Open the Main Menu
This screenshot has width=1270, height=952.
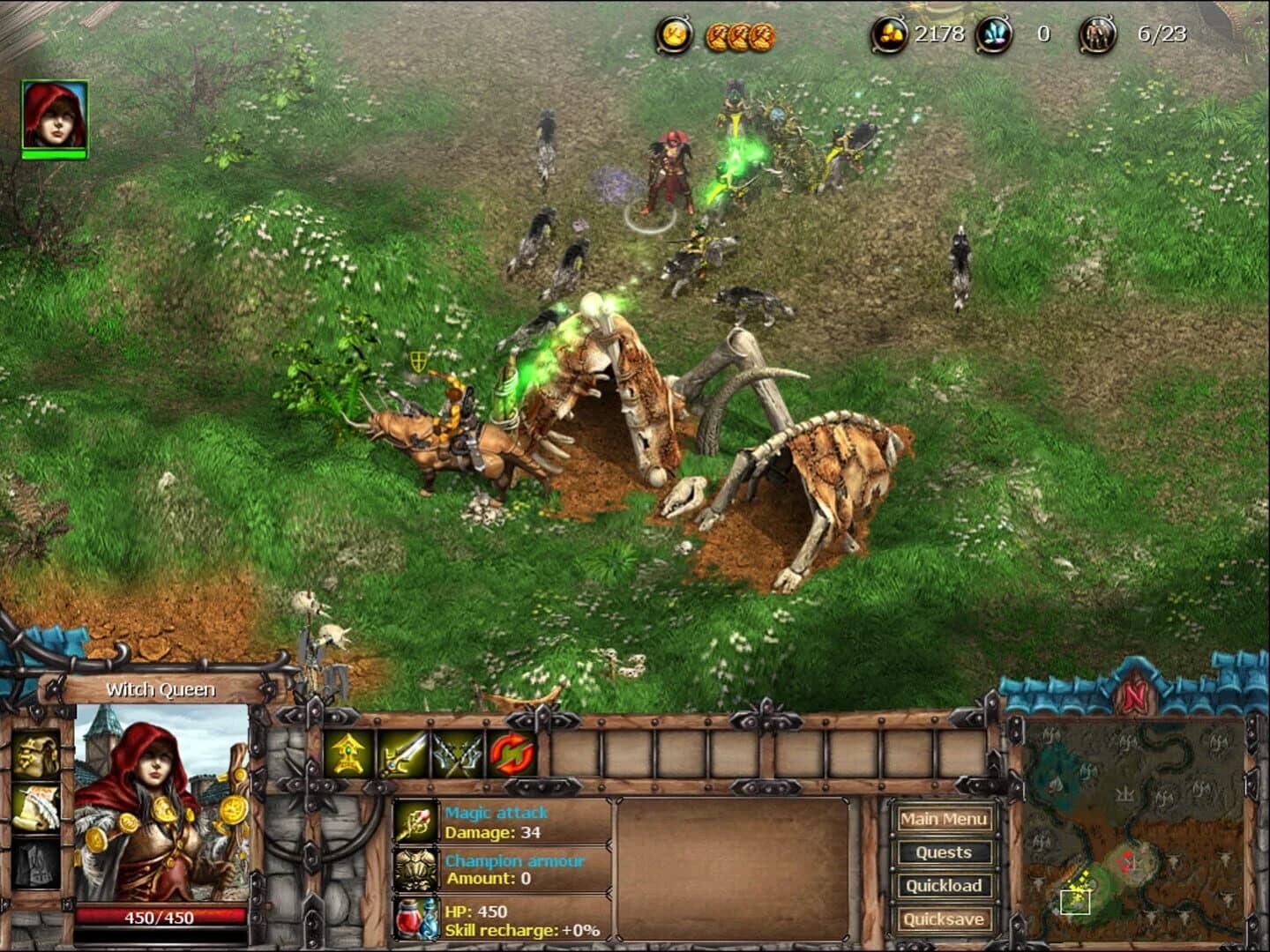tap(944, 819)
